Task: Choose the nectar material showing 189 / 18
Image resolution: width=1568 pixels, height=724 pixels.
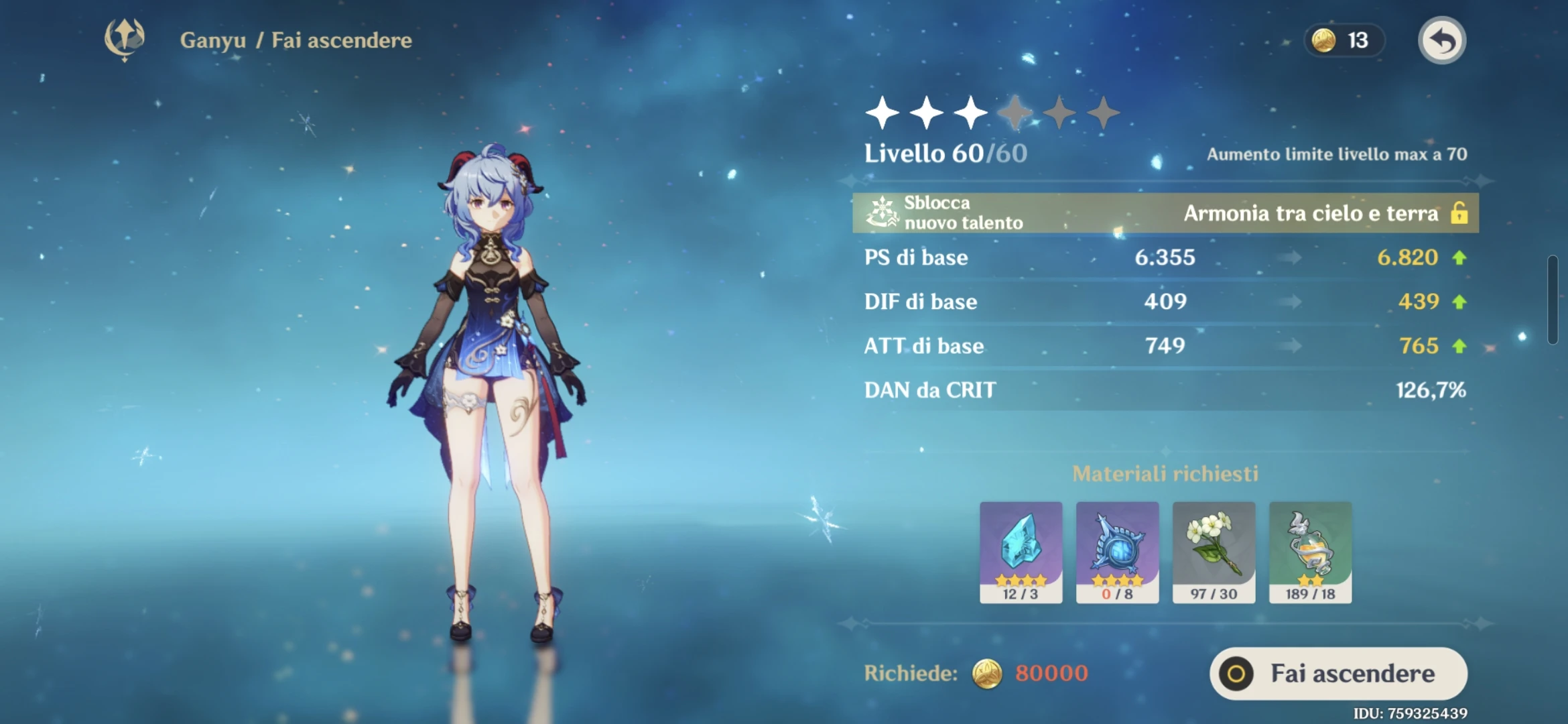Action: (x=1310, y=551)
